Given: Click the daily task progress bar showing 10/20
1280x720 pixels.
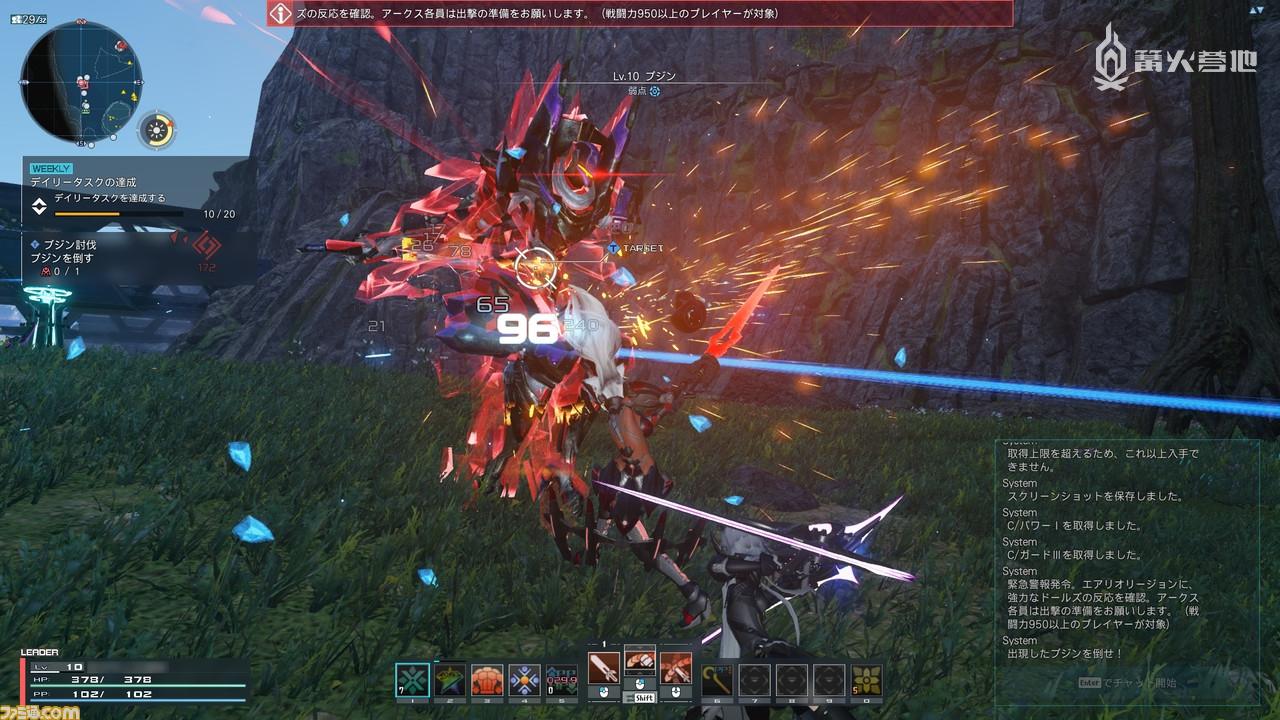Looking at the screenshot, I should (x=118, y=213).
